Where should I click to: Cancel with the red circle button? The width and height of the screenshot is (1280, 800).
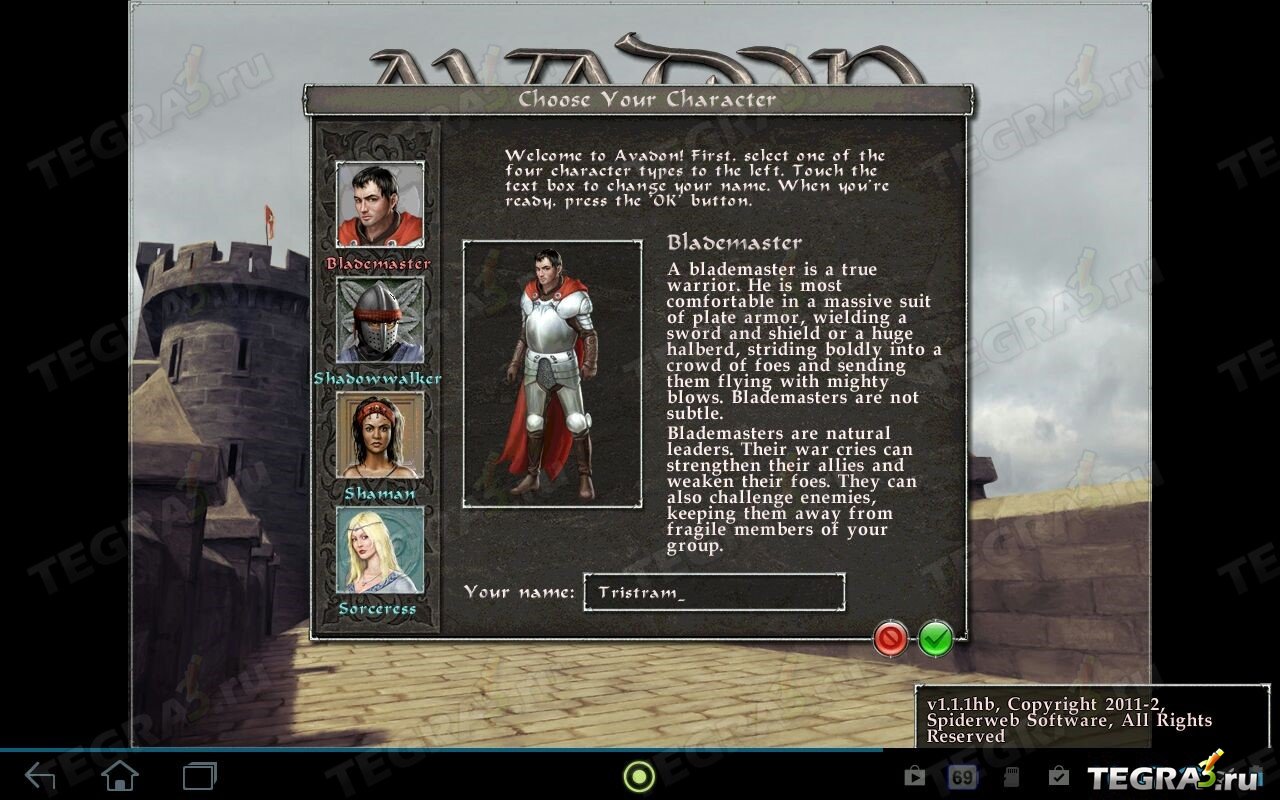tap(890, 638)
